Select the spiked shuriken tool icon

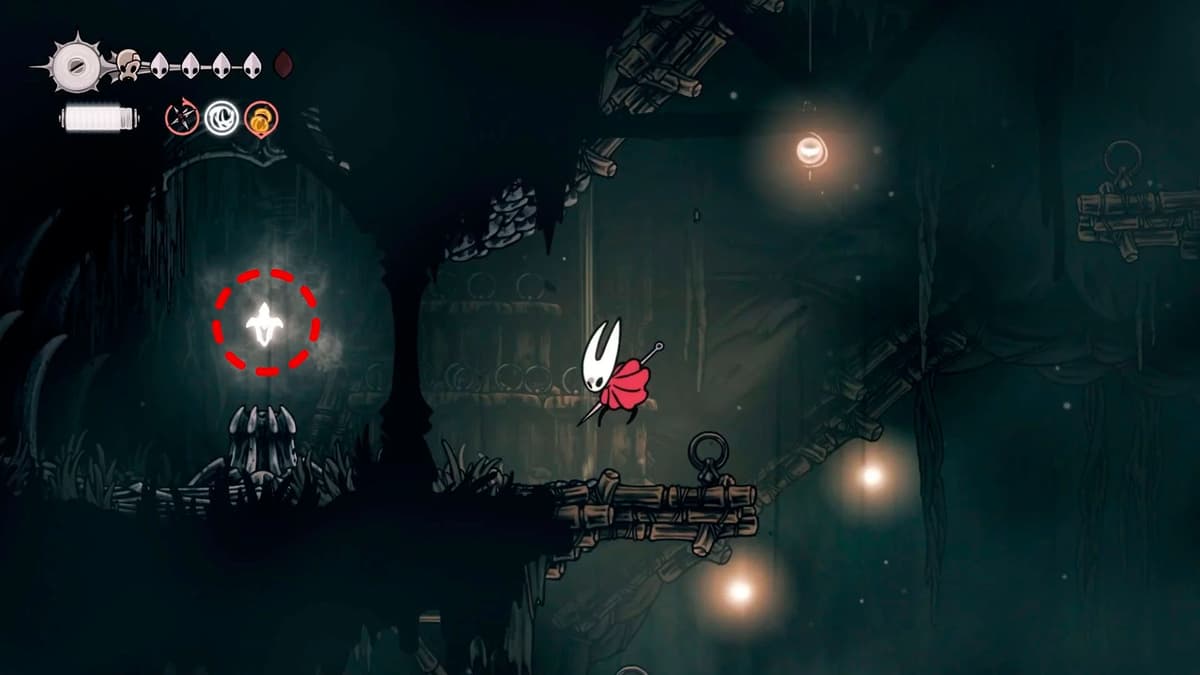[181, 119]
